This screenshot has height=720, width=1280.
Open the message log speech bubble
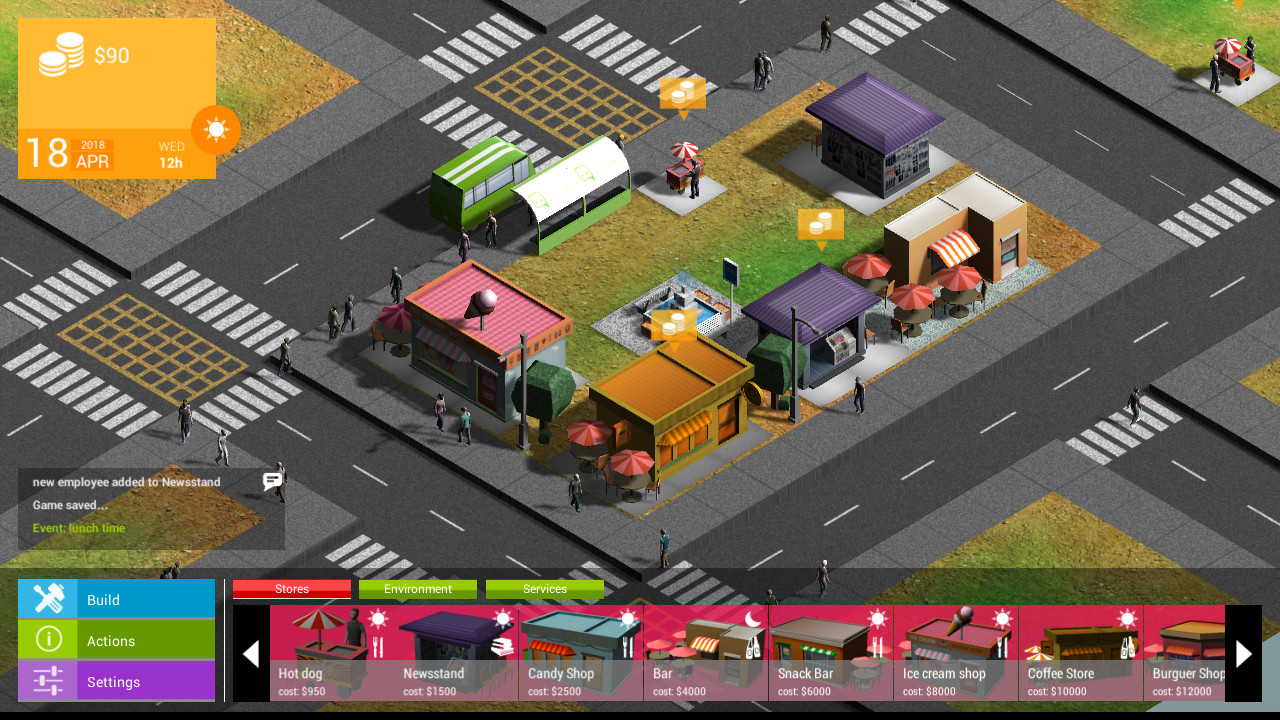(272, 482)
